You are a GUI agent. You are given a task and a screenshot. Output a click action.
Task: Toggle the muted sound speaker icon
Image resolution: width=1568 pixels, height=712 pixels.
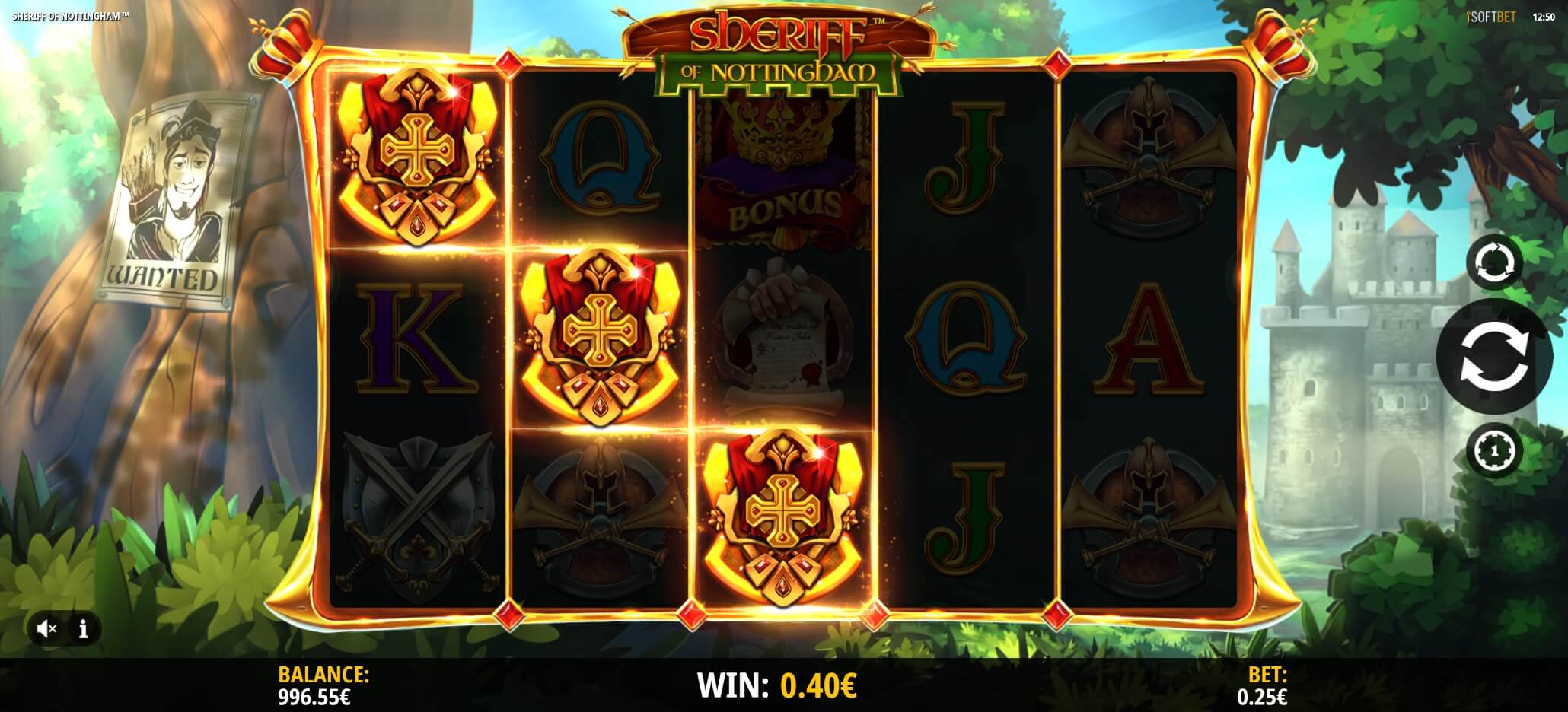click(47, 628)
